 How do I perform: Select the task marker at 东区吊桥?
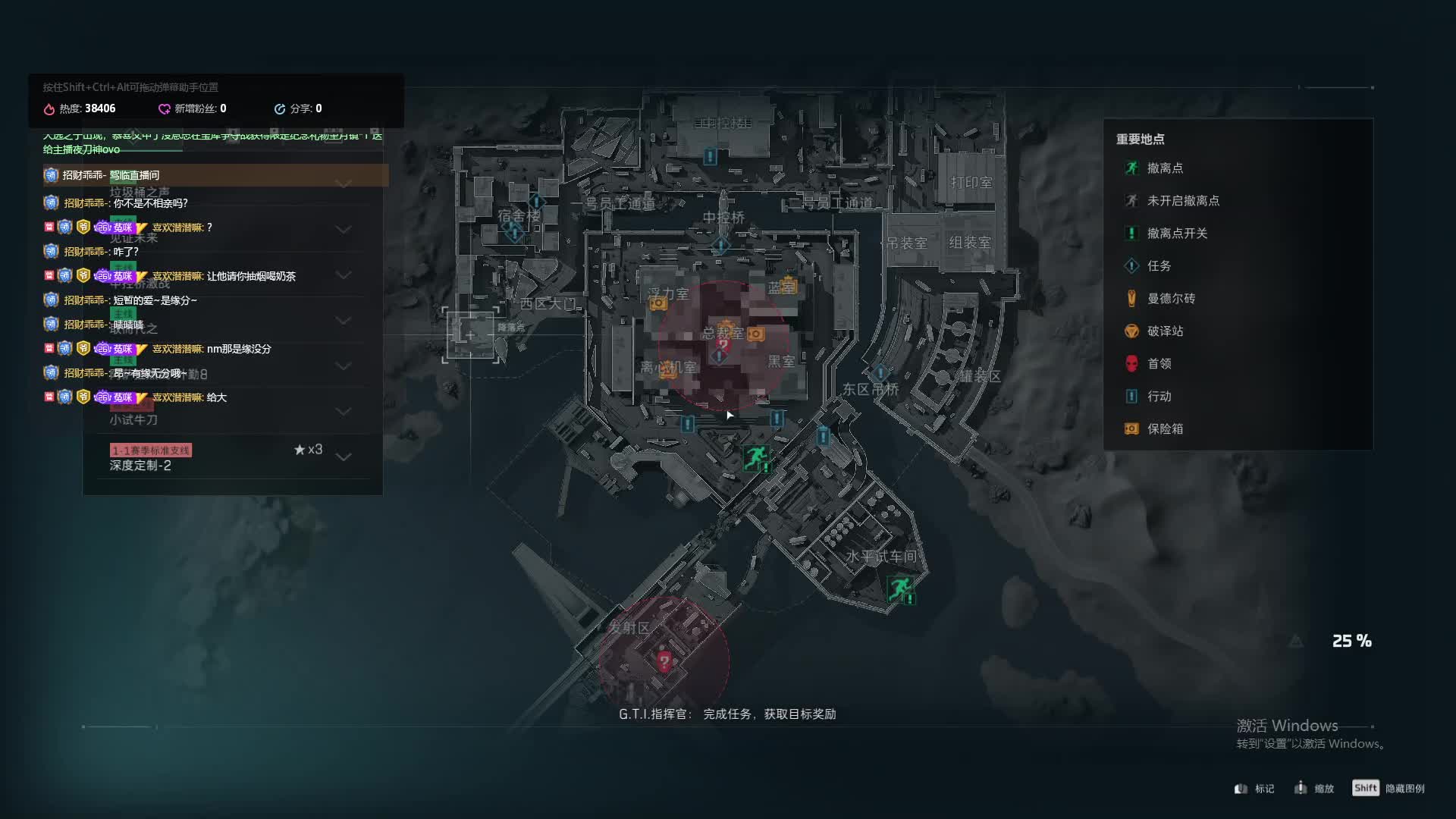pyautogui.click(x=880, y=372)
